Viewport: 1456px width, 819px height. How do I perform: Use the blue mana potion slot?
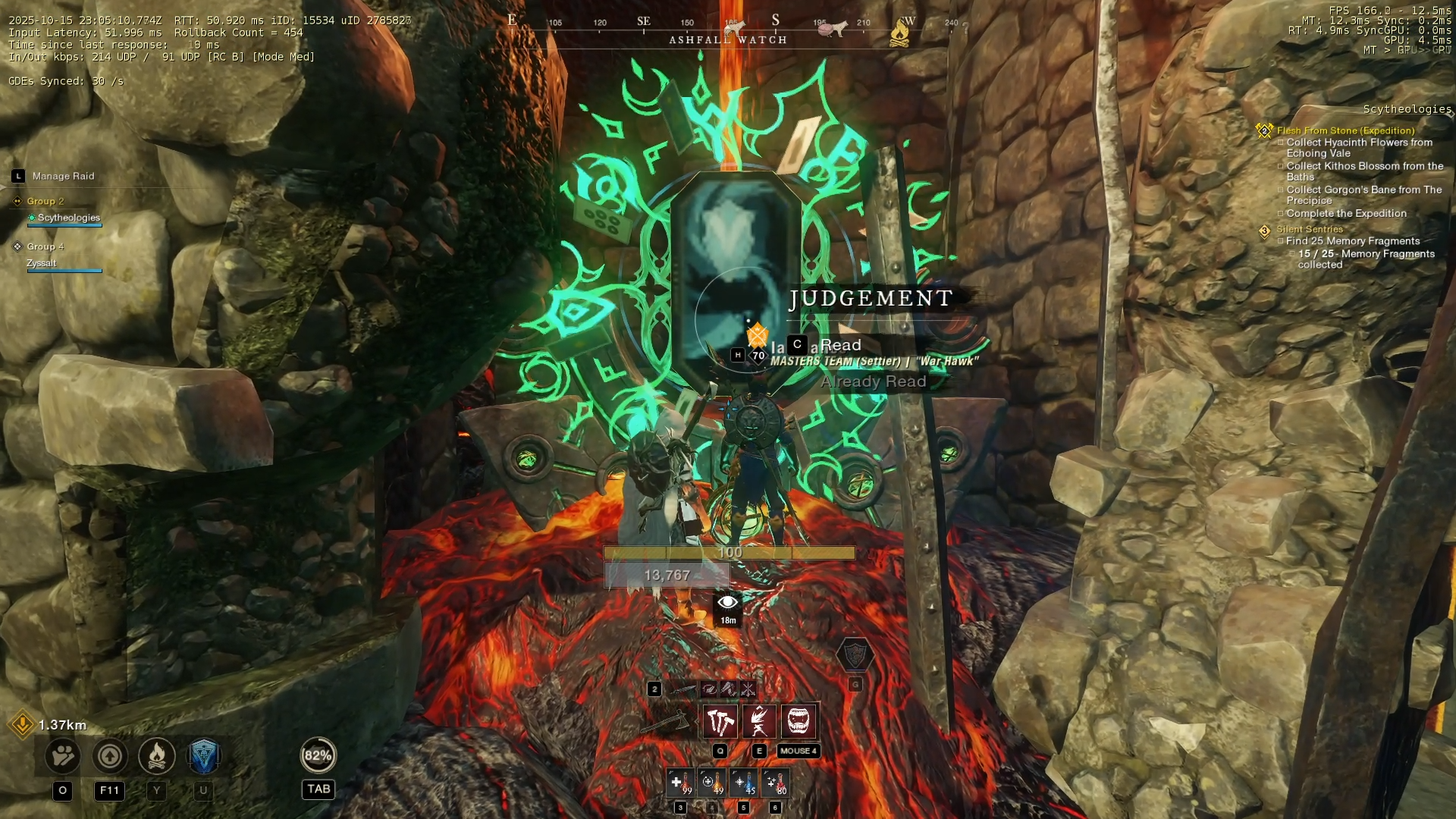click(x=743, y=783)
